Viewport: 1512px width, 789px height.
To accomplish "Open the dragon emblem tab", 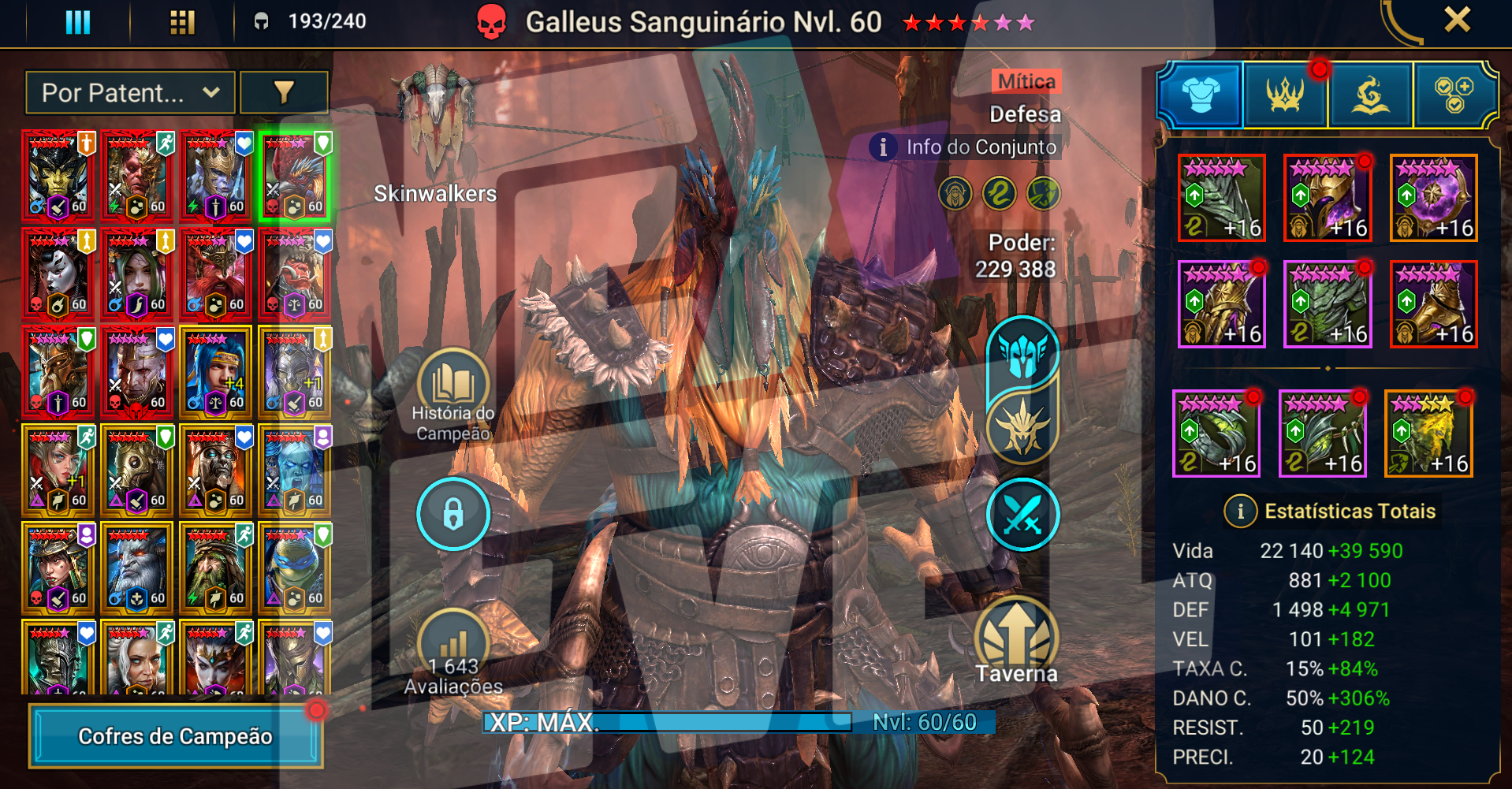I will (x=1371, y=95).
